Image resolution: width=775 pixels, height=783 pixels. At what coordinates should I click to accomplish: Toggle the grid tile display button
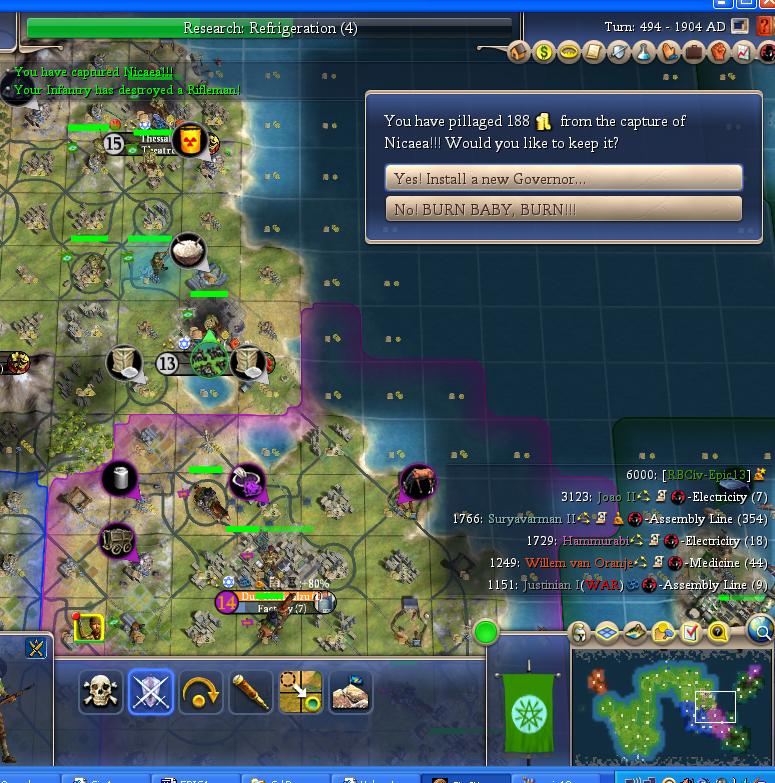coord(608,632)
